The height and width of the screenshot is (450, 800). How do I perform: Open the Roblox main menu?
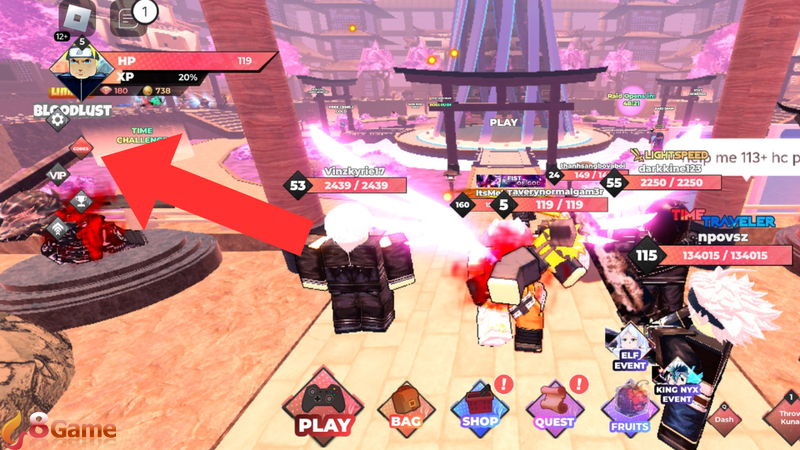(76, 17)
